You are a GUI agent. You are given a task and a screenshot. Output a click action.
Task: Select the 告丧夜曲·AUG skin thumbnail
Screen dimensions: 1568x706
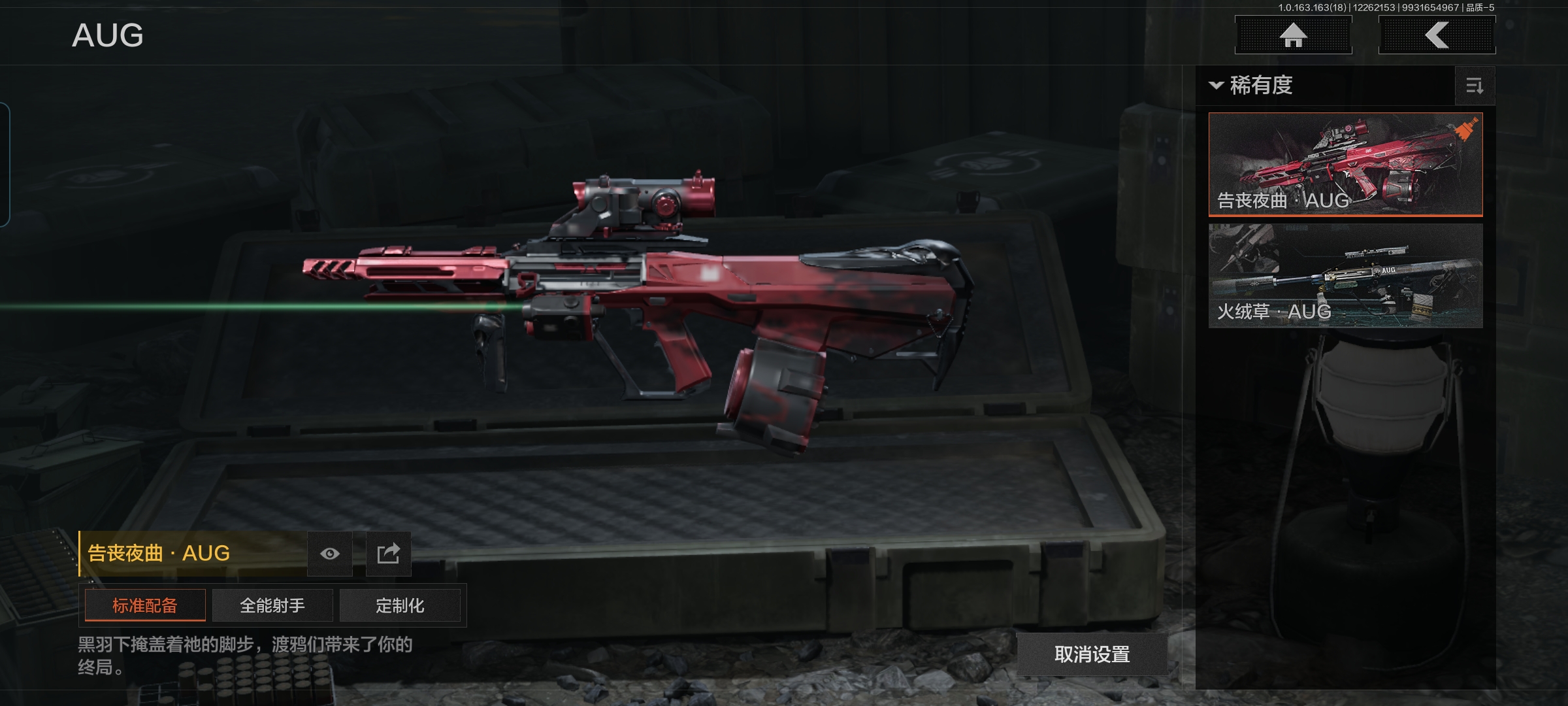[1345, 164]
